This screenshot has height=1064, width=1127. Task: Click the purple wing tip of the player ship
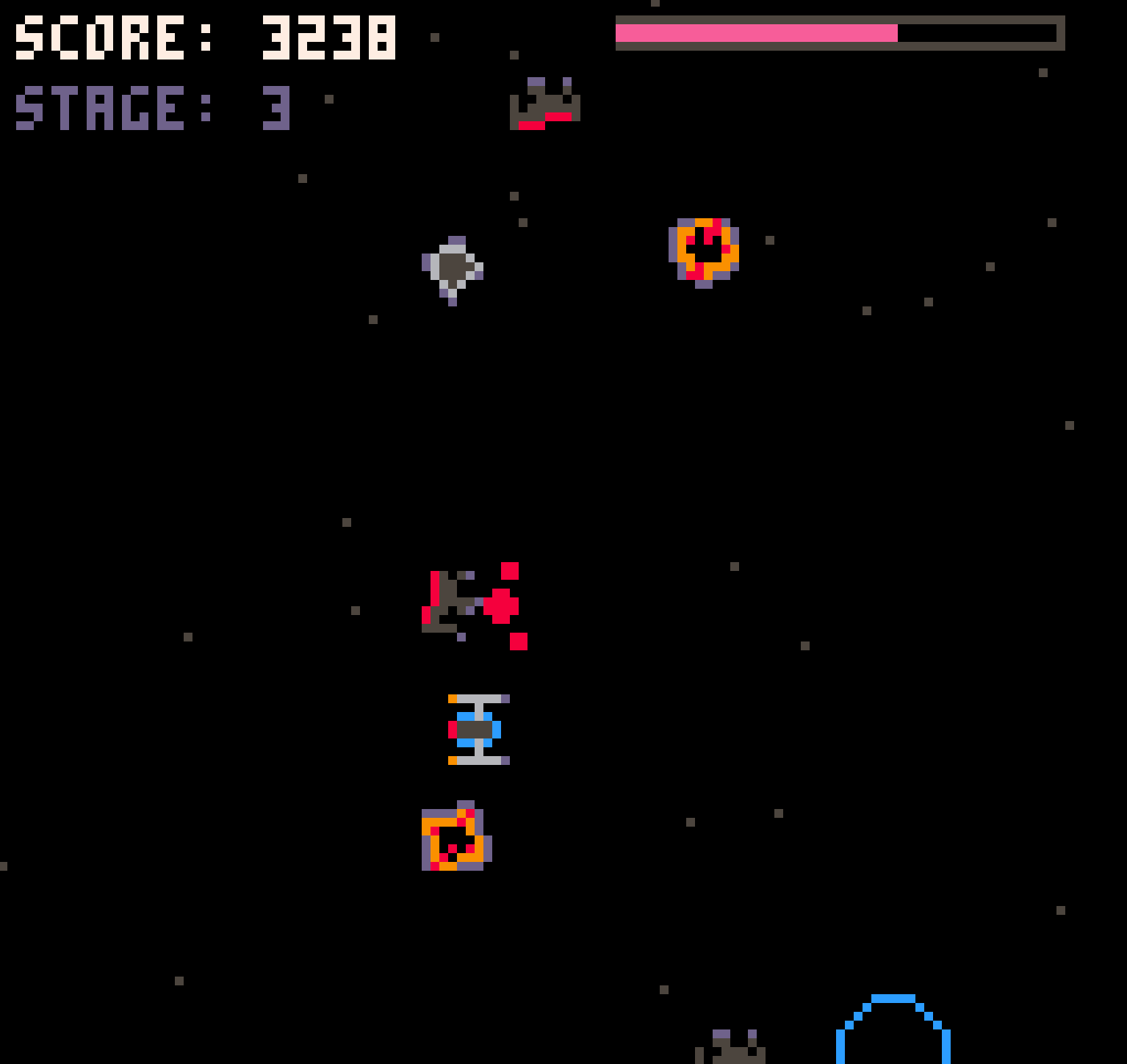[505, 699]
